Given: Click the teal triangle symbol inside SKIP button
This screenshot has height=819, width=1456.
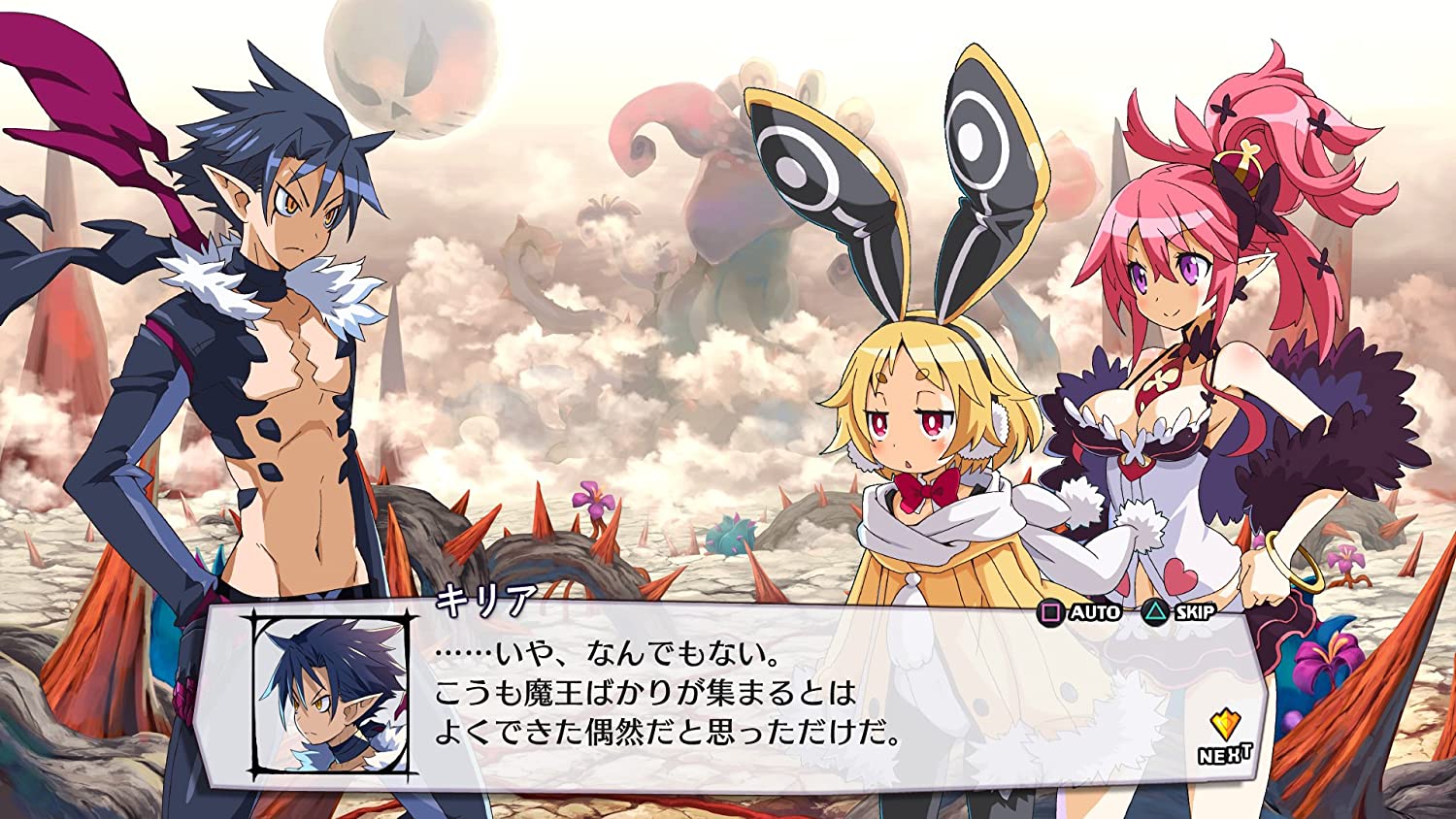Looking at the screenshot, I should point(1156,613).
